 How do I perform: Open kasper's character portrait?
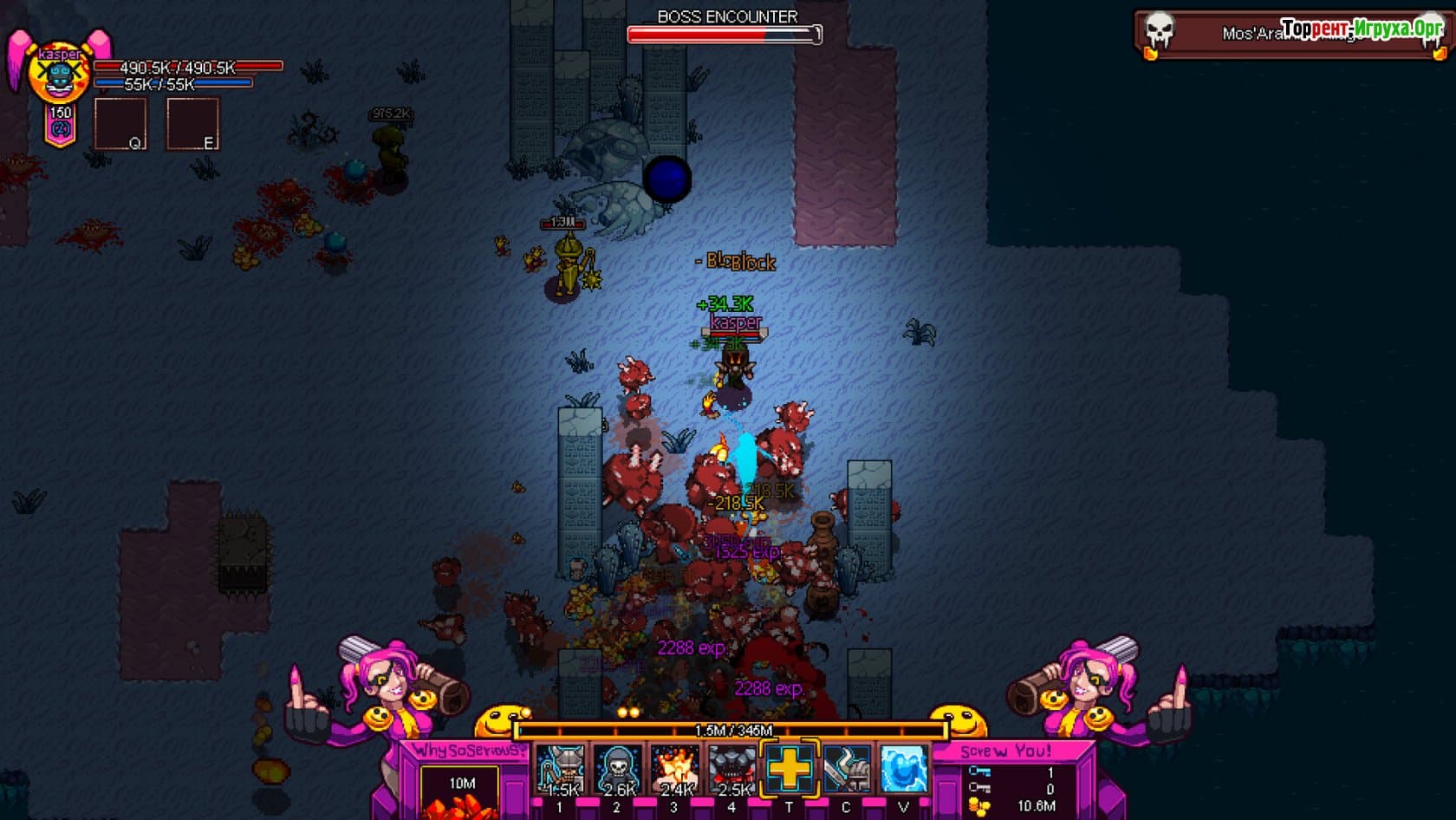pos(59,76)
